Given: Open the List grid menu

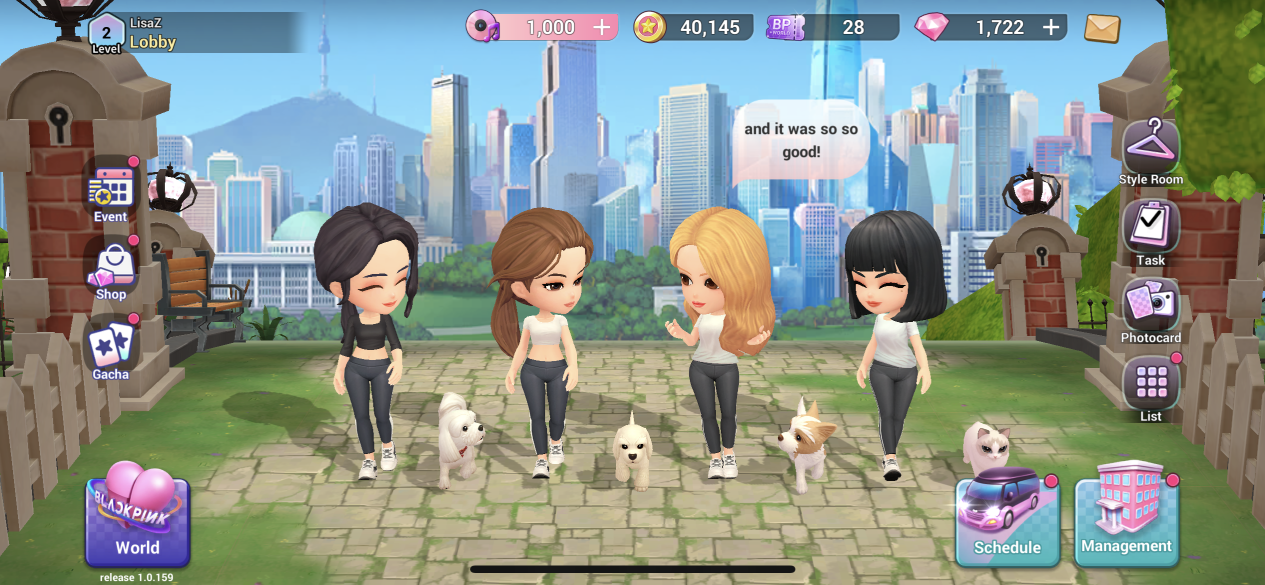Looking at the screenshot, I should [1151, 387].
